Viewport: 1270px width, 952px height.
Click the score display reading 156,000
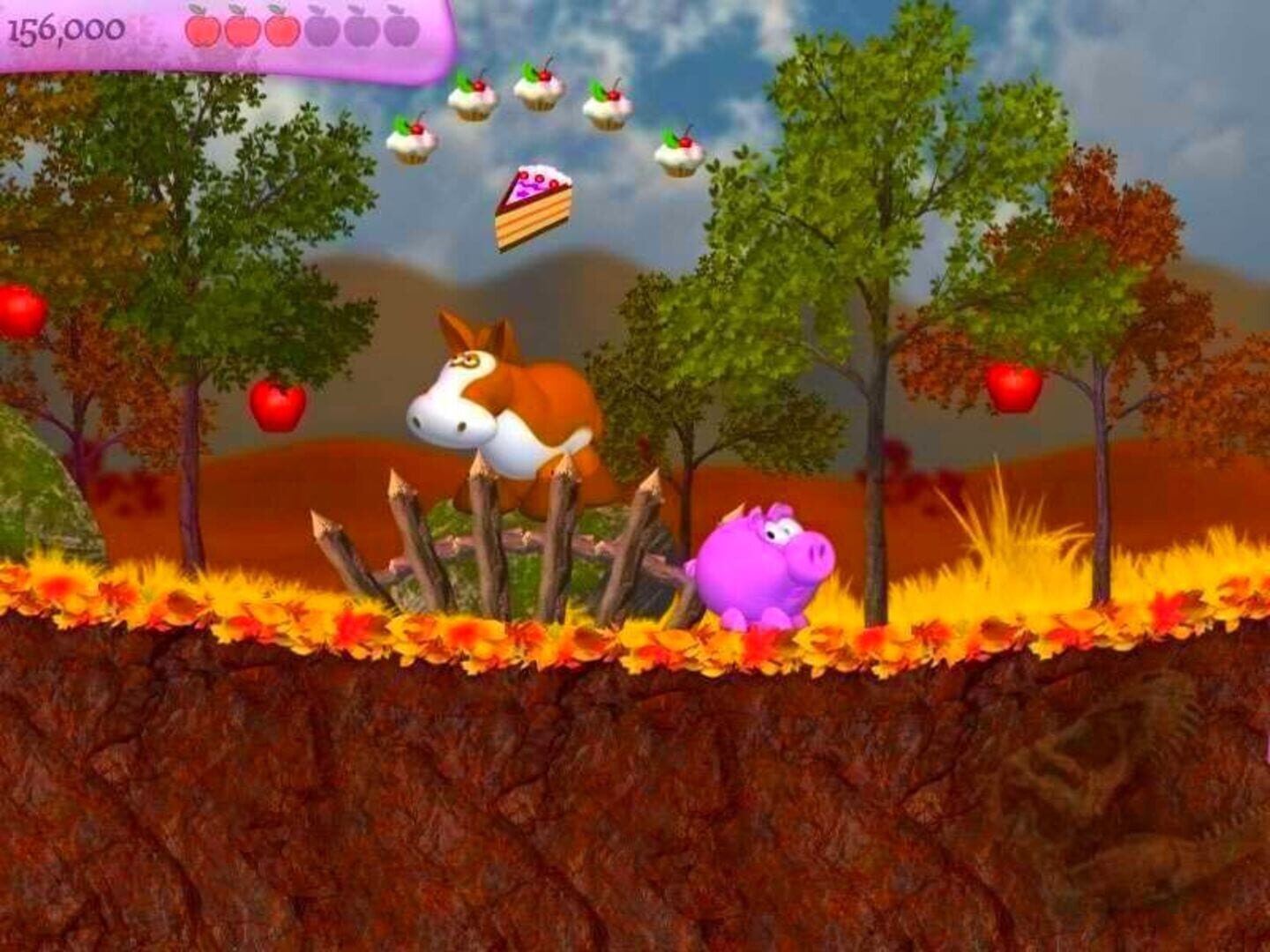pyautogui.click(x=66, y=28)
